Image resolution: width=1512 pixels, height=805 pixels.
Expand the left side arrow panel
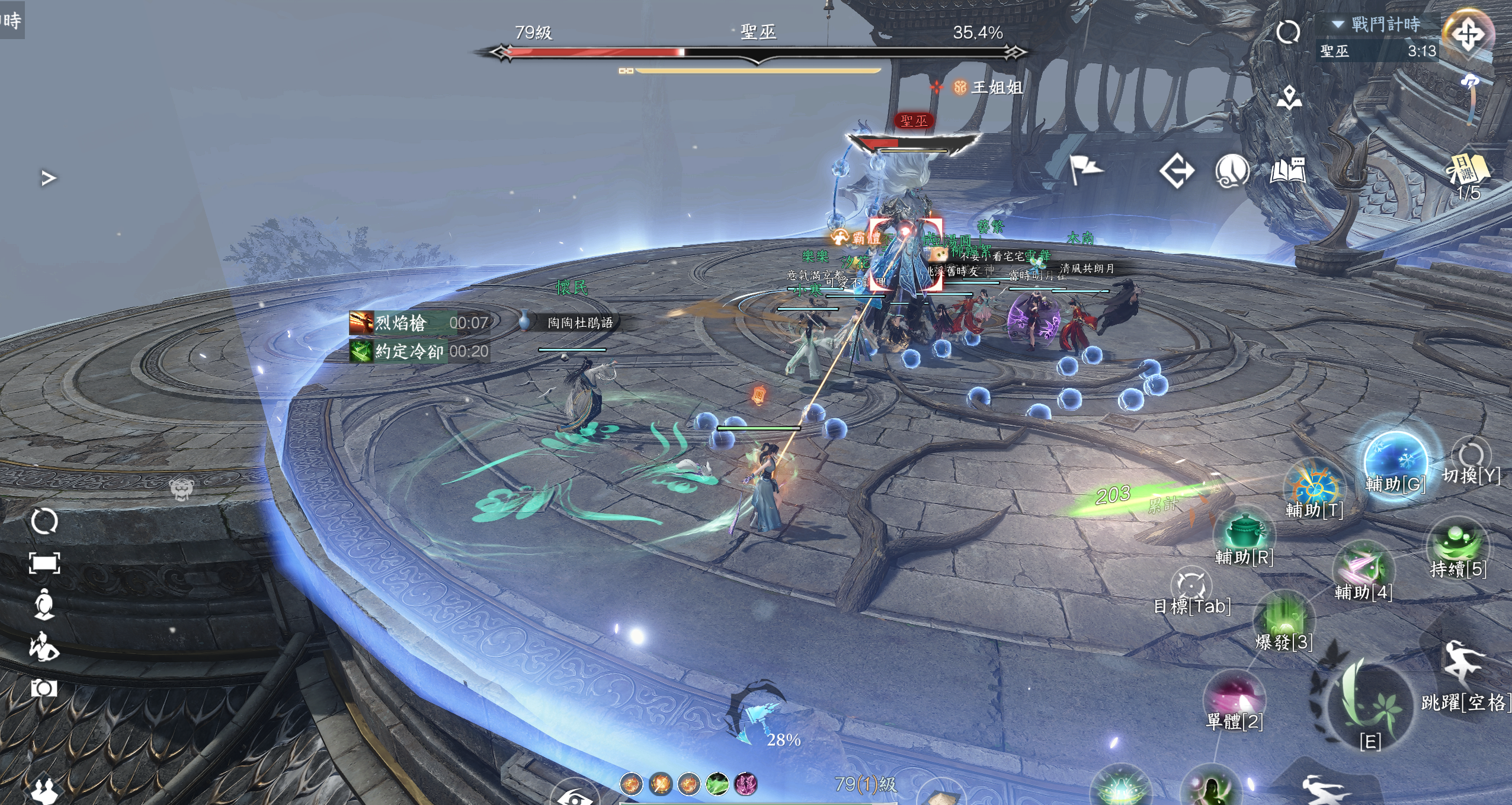tap(49, 178)
